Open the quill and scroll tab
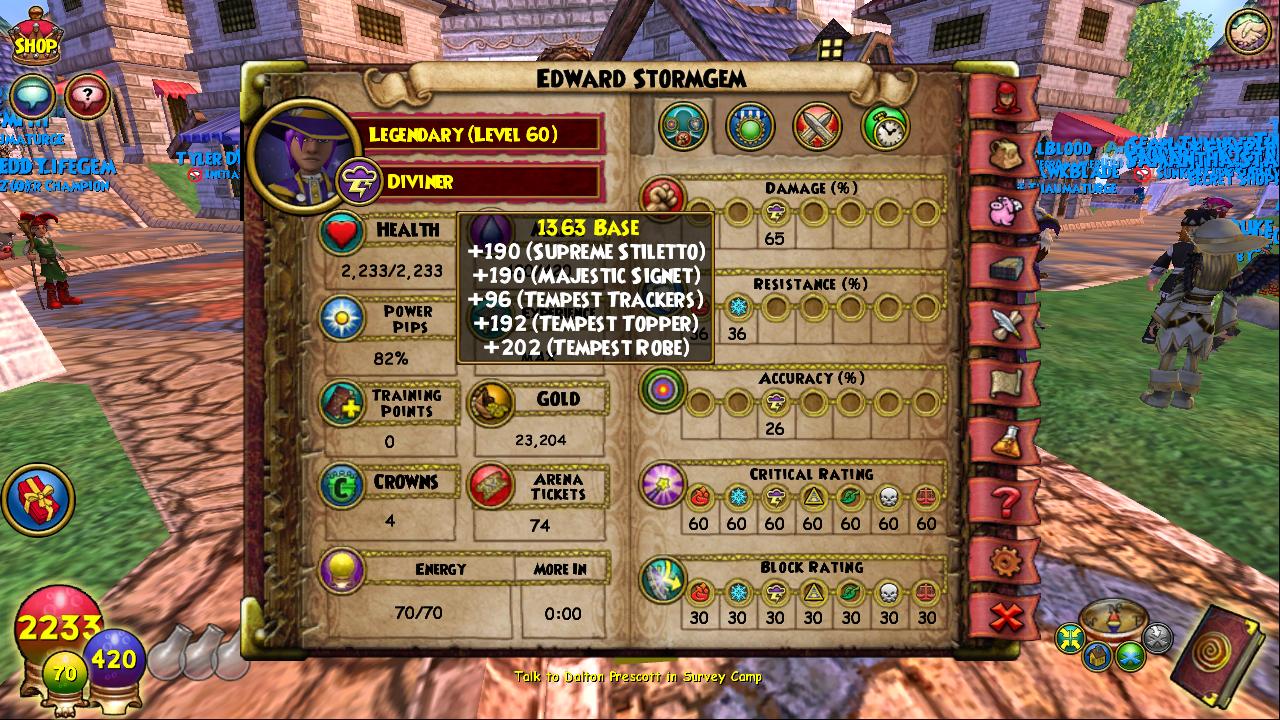This screenshot has width=1280, height=720. [x=1004, y=325]
